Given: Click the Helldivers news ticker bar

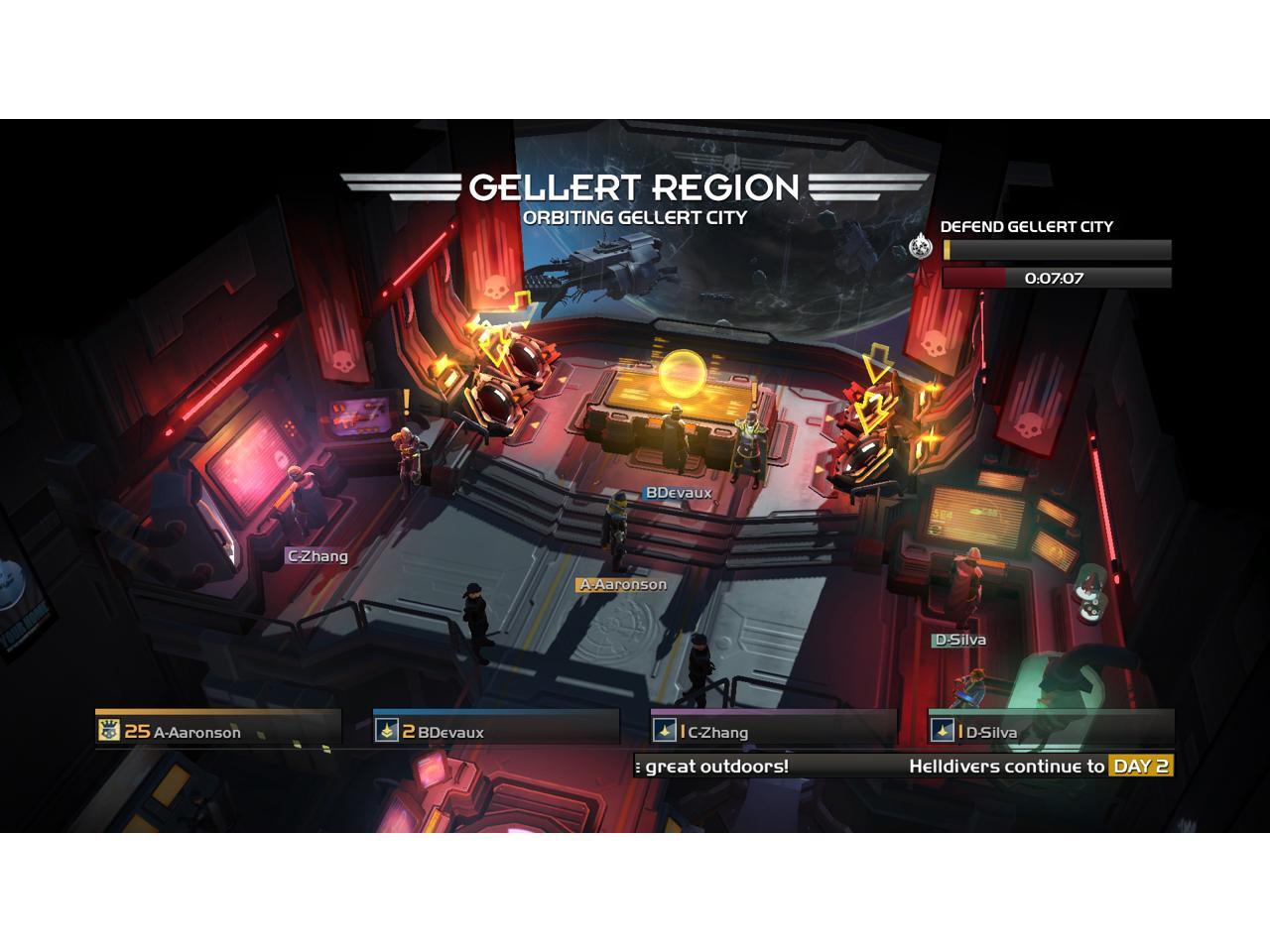Looking at the screenshot, I should [903, 766].
